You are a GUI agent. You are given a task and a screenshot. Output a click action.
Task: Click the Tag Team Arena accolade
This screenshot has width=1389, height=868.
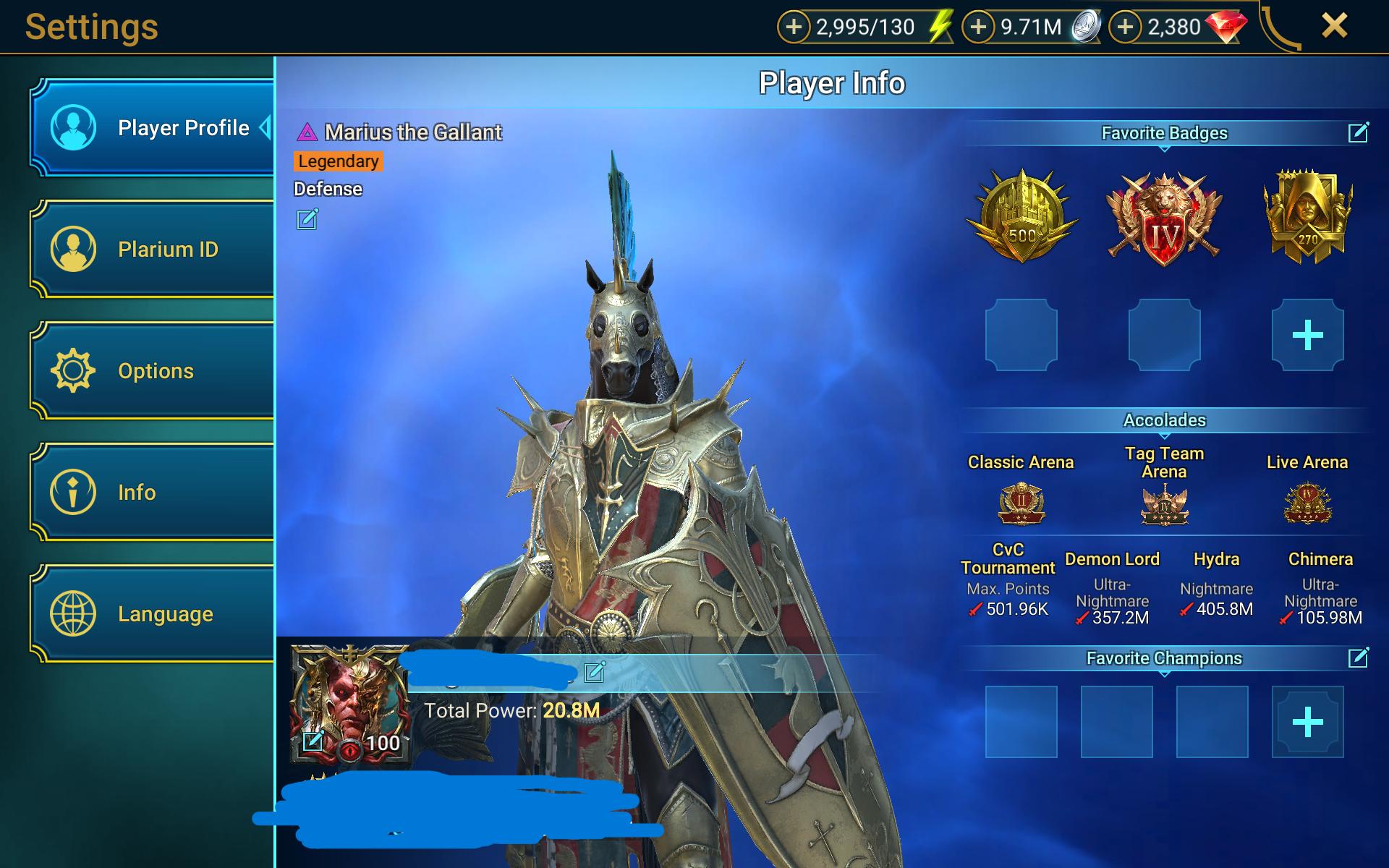click(1163, 504)
